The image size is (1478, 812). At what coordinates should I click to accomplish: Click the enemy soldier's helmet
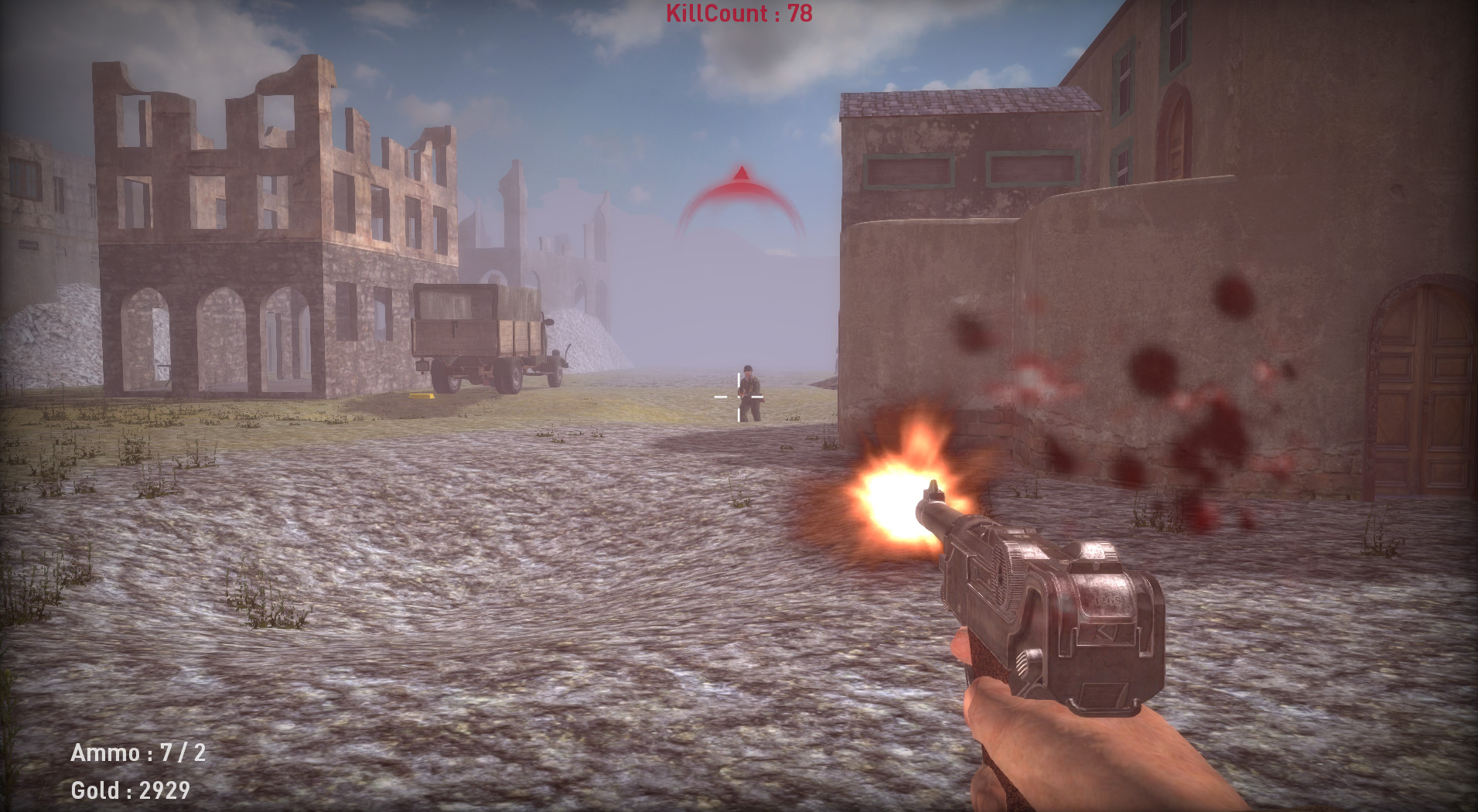tap(748, 369)
